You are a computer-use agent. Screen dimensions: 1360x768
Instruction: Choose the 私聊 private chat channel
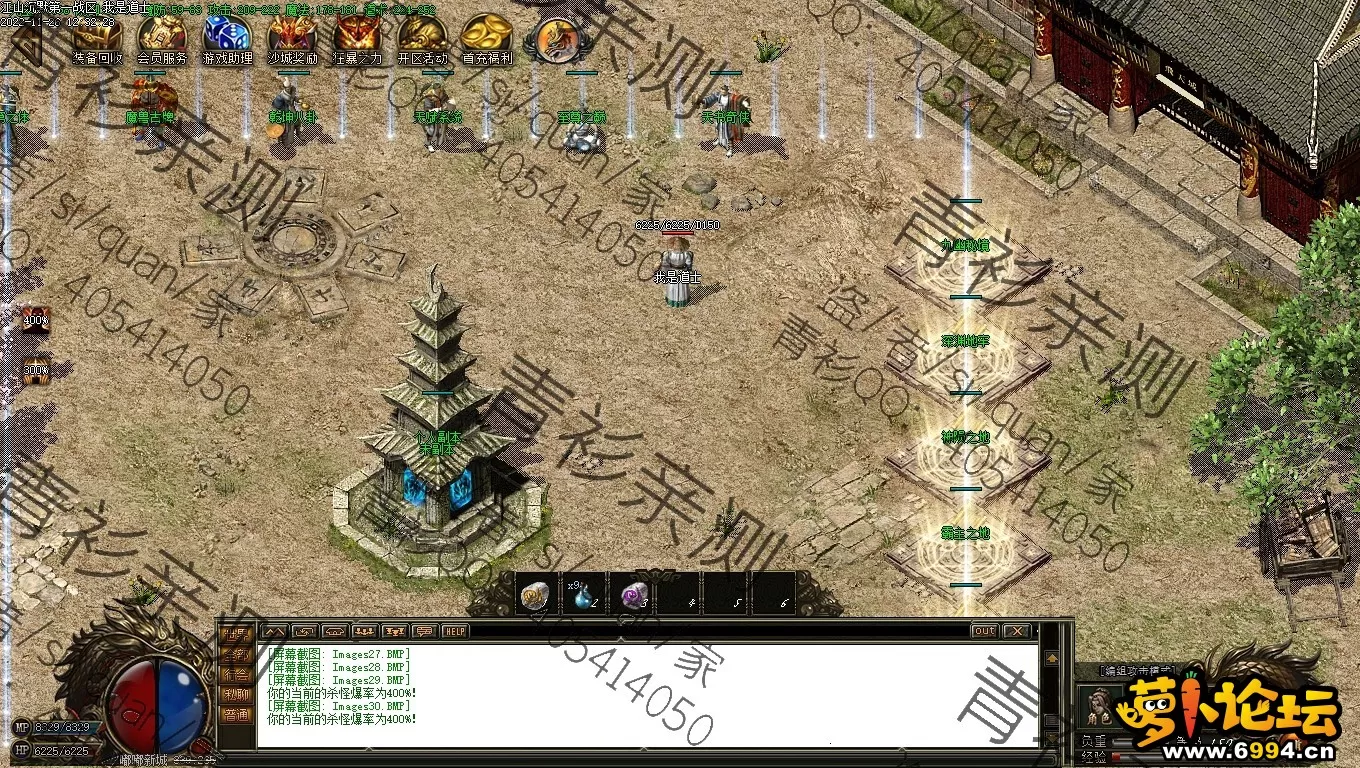pos(237,694)
